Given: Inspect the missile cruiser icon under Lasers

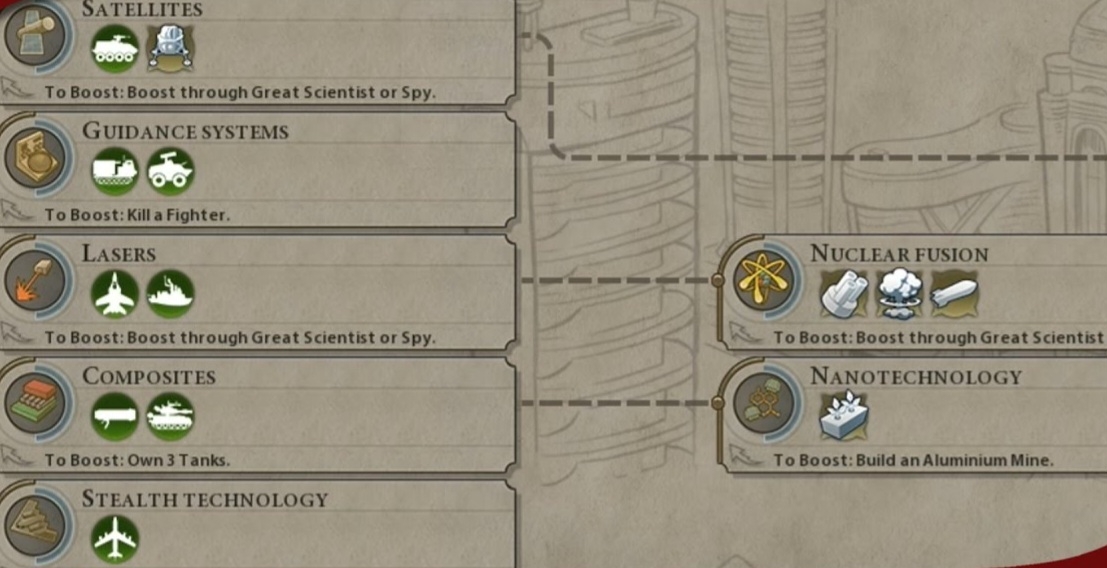Looking at the screenshot, I should (x=171, y=295).
